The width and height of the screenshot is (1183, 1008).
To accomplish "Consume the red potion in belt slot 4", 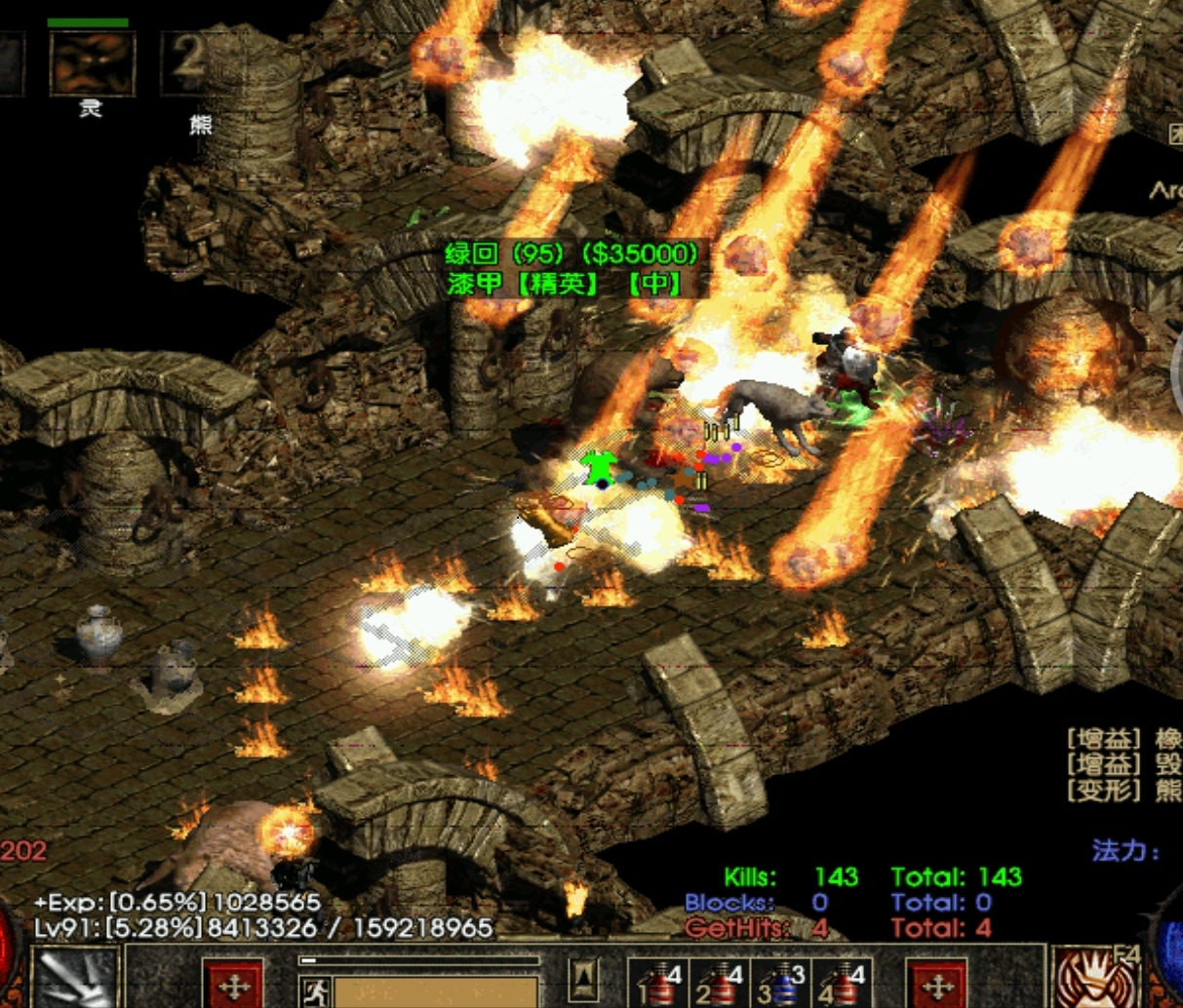I will 842,983.
